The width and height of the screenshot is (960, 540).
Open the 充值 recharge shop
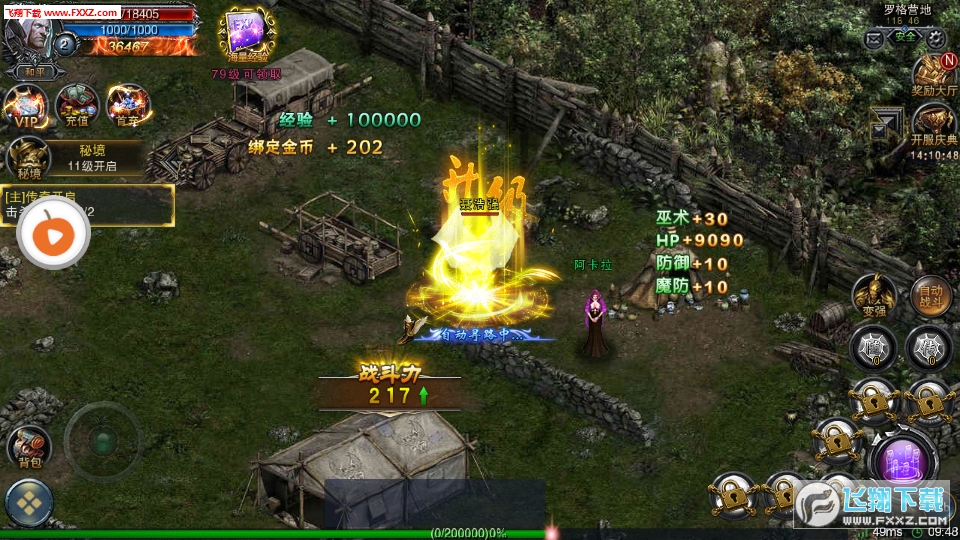76,105
